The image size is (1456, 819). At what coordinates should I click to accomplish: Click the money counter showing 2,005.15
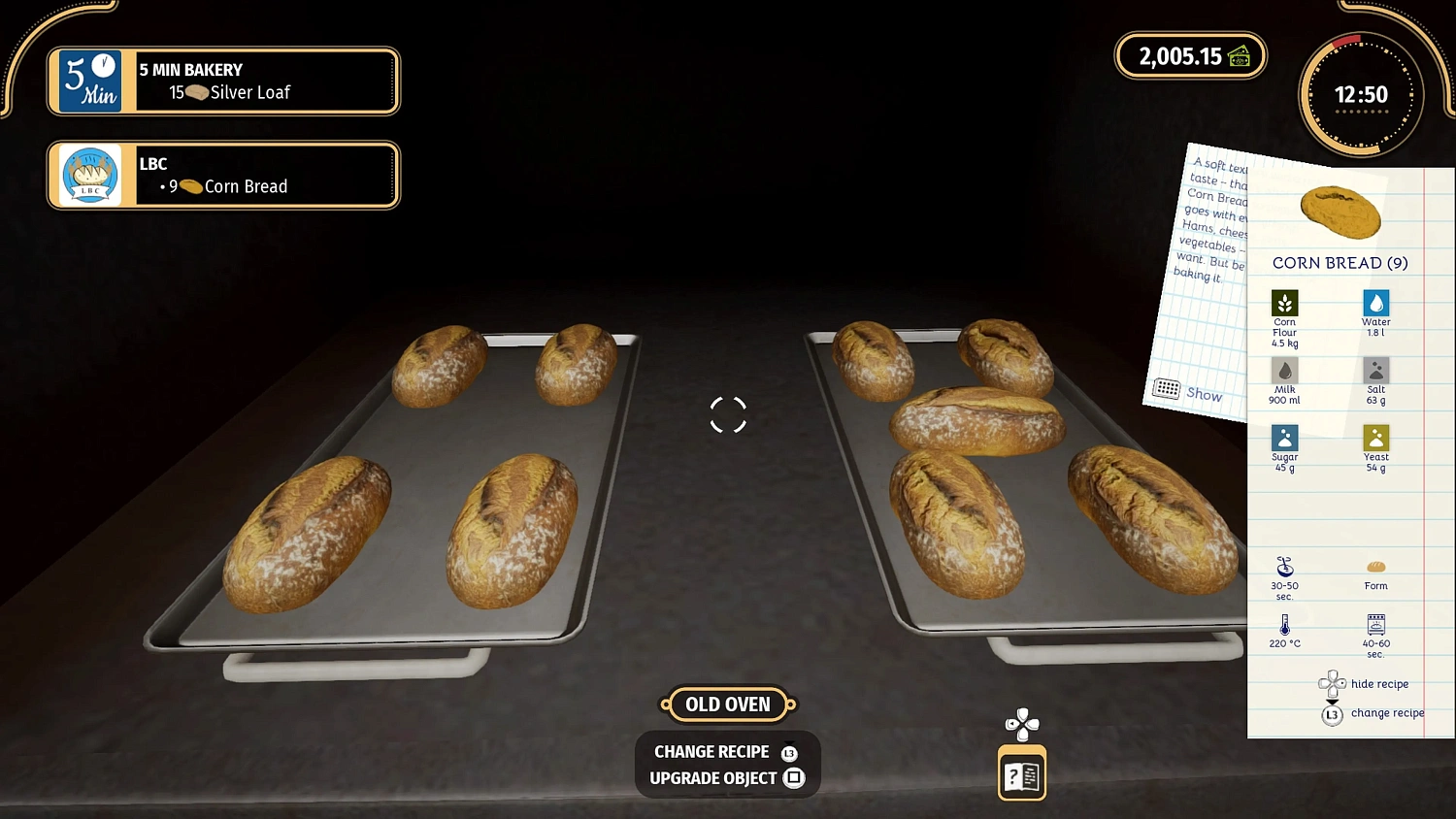point(1190,56)
